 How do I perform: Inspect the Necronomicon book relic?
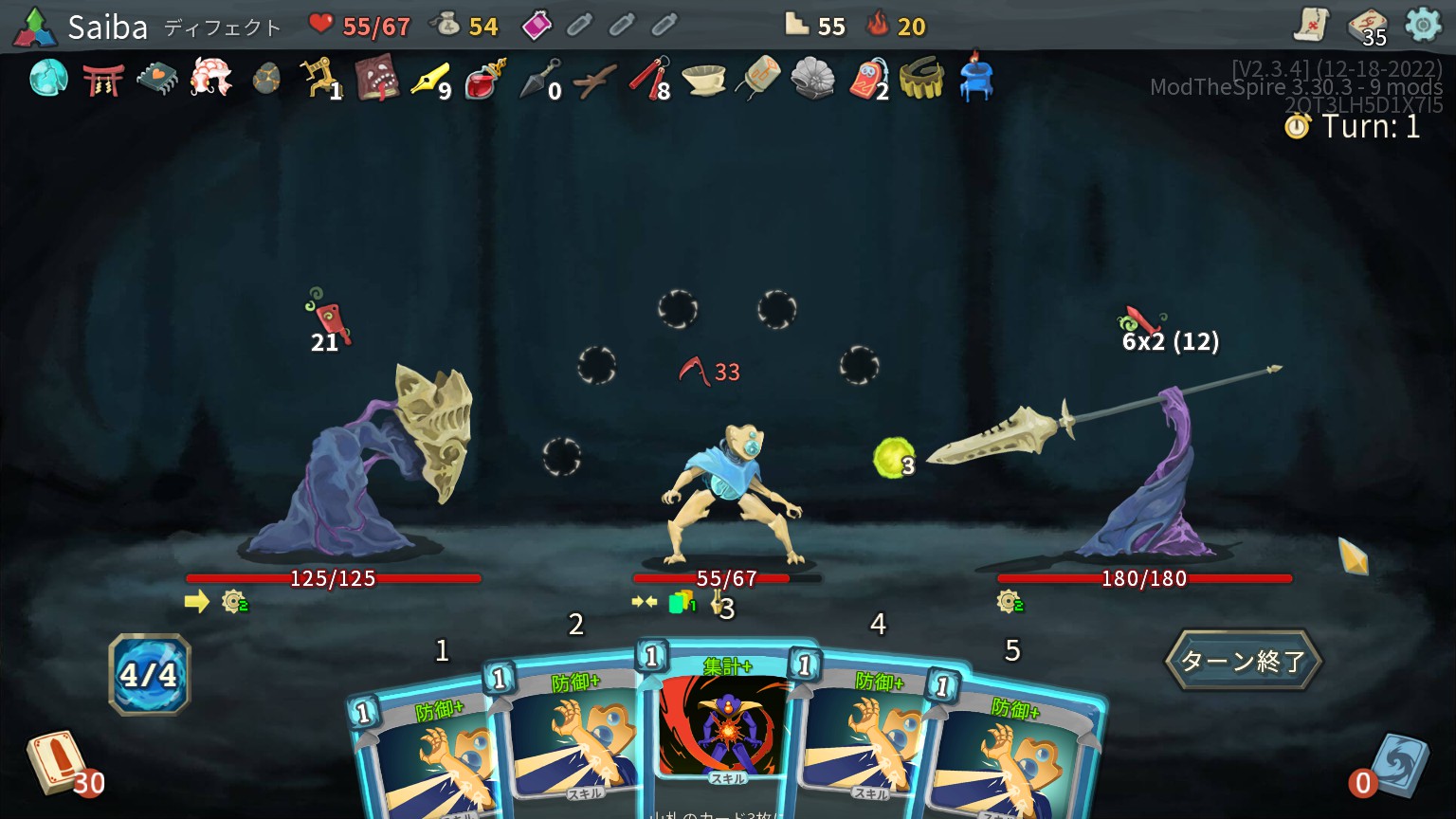(x=375, y=79)
